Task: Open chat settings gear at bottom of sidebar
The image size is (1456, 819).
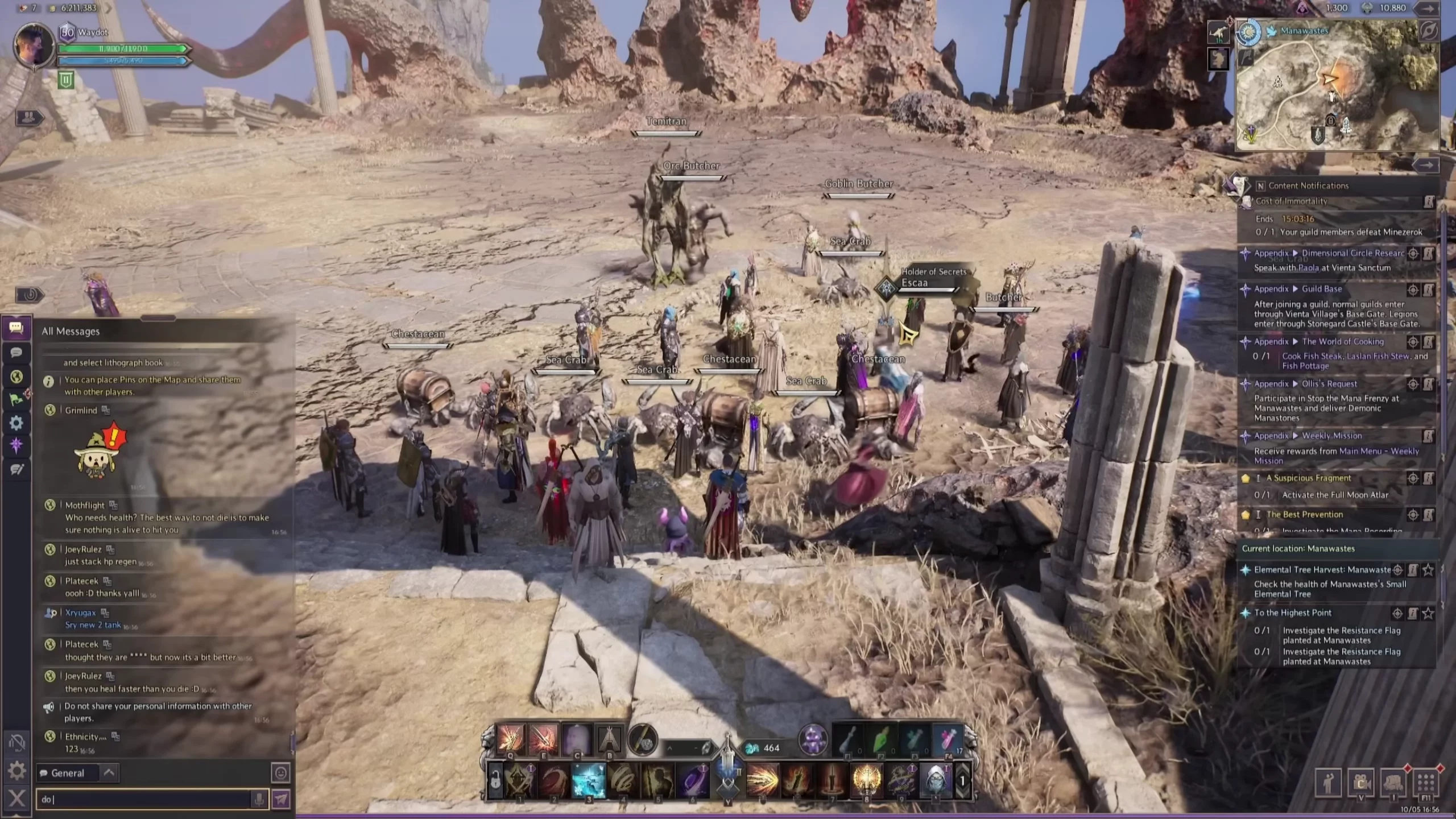Action: coord(16,771)
